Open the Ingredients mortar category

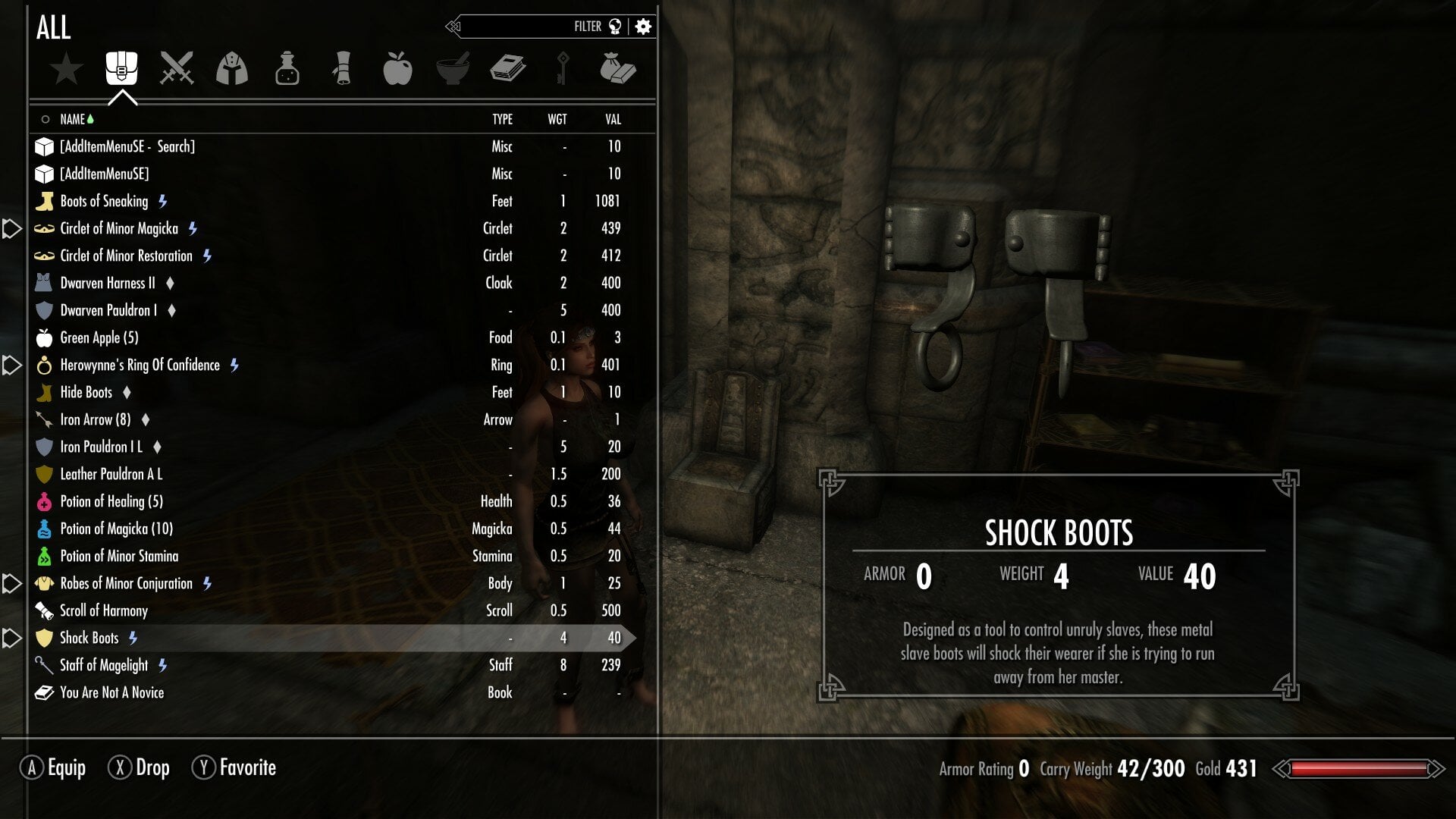tap(453, 69)
